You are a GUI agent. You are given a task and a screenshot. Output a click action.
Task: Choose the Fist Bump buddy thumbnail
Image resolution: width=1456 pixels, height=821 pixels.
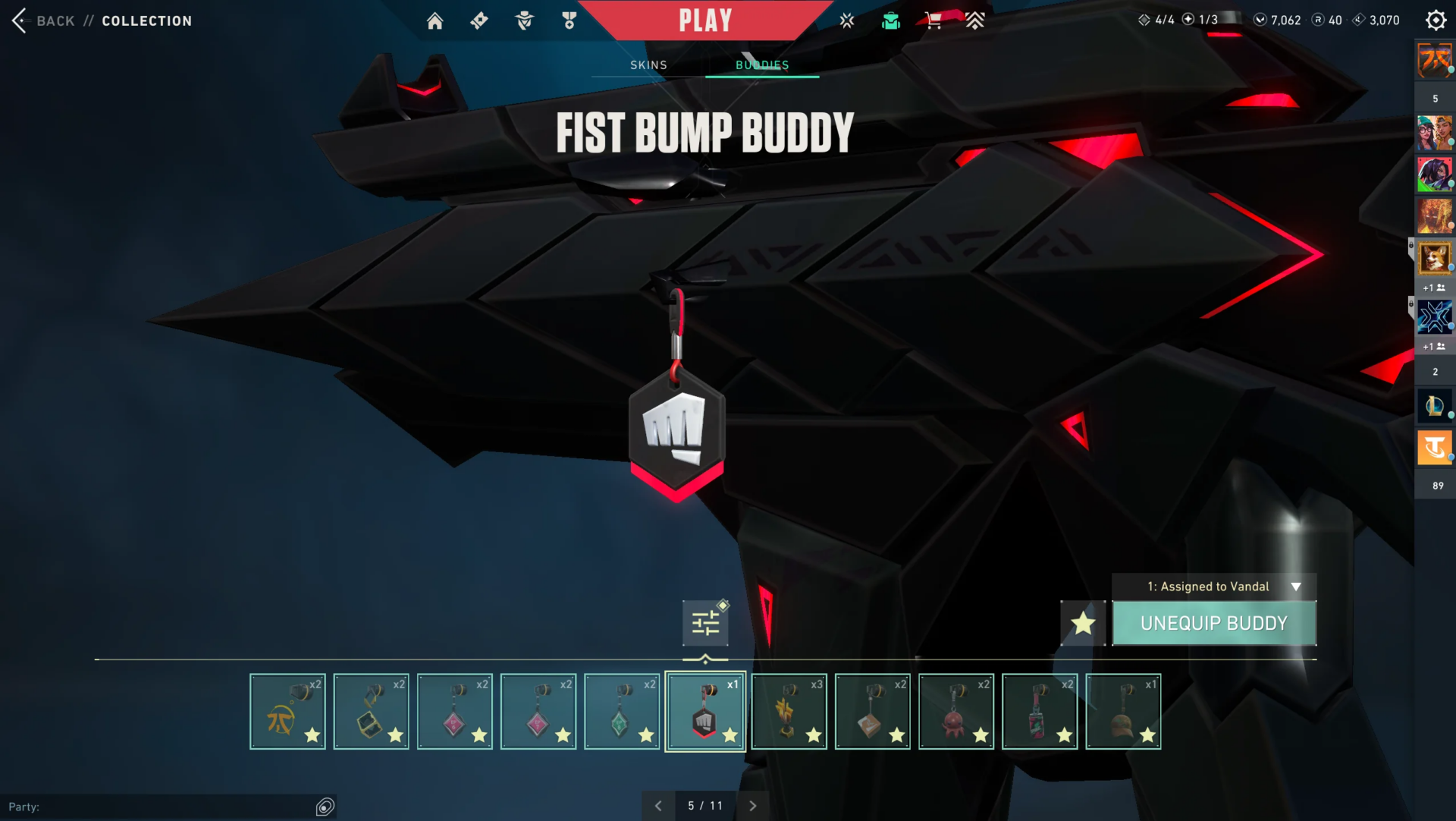click(x=705, y=712)
